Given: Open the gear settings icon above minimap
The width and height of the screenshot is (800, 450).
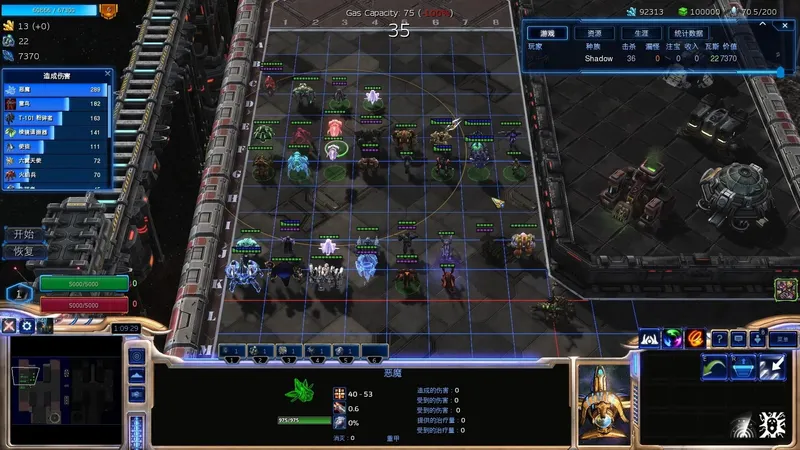Looking at the screenshot, I should [x=27, y=326].
